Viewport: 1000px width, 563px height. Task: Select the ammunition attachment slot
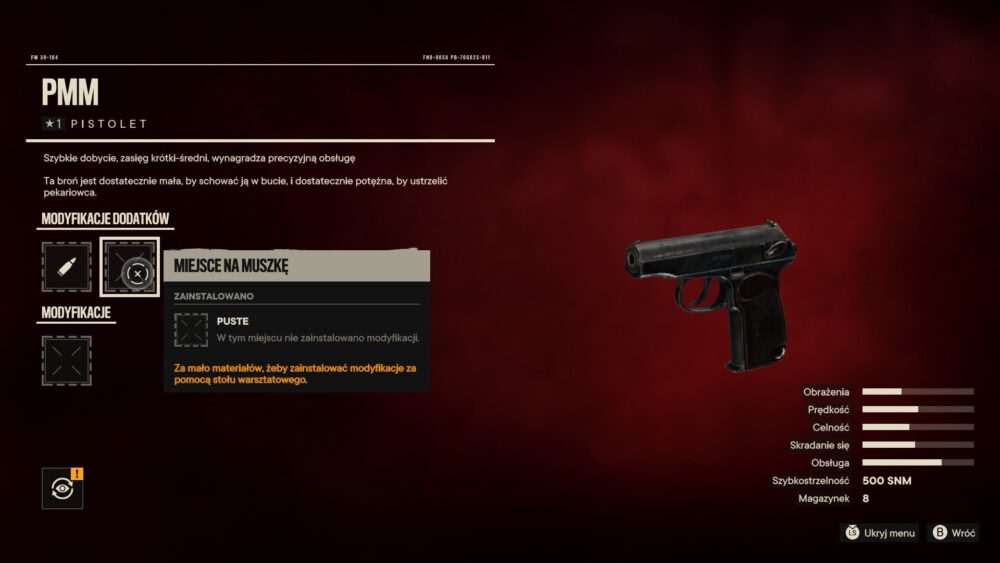pyautogui.click(x=66, y=267)
